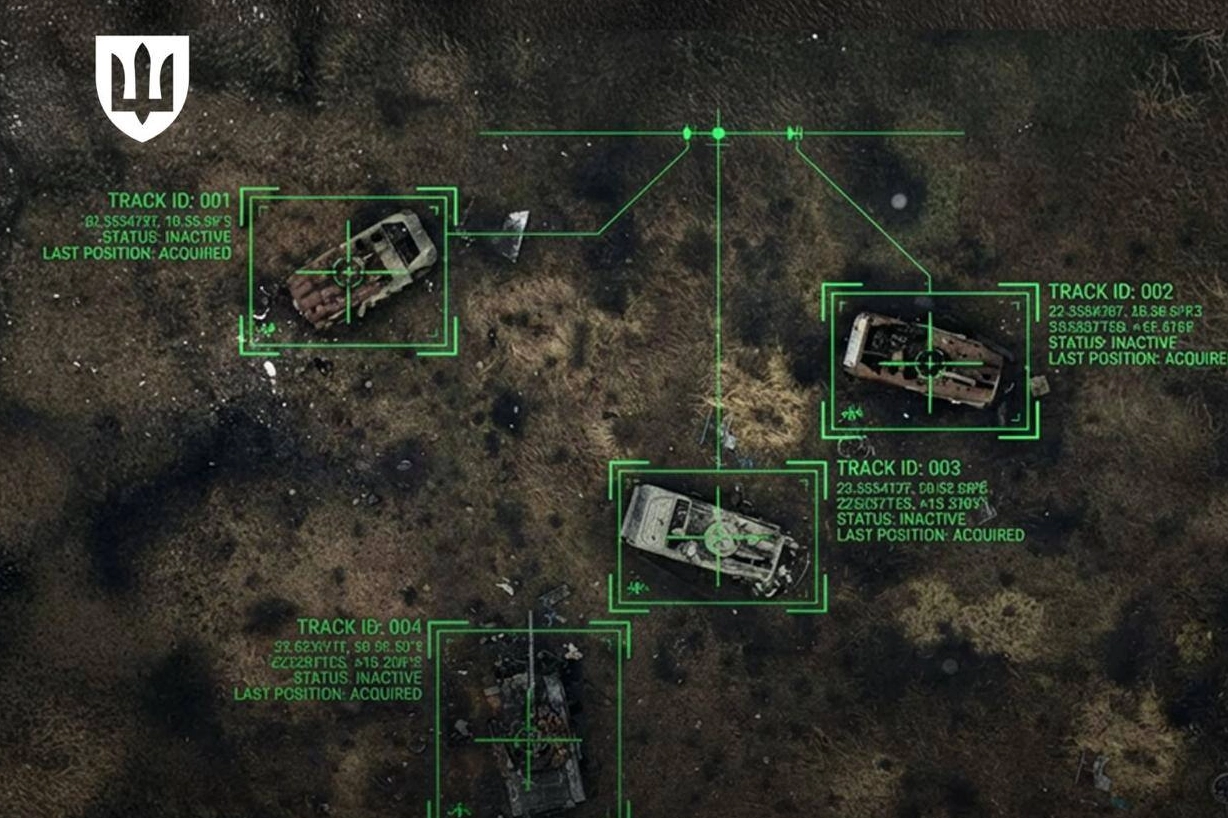Click the trident shield emblem
Image resolution: width=1228 pixels, height=818 pixels.
click(x=142, y=86)
